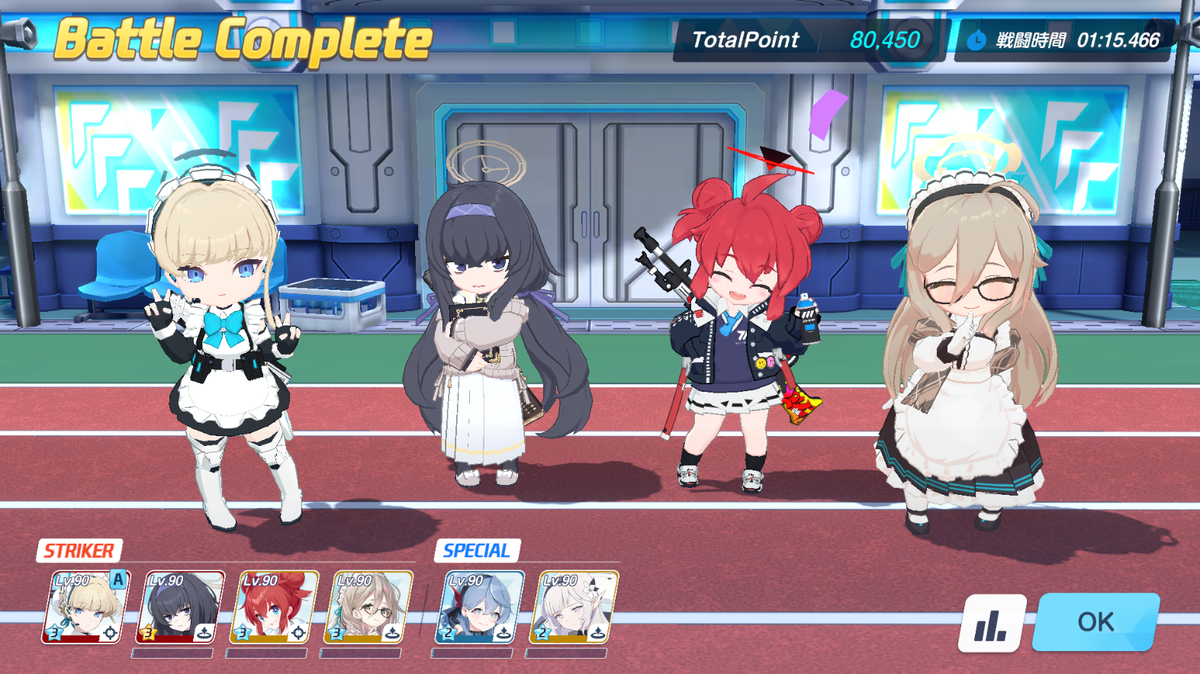Select the black-haired striker portrait

[181, 607]
